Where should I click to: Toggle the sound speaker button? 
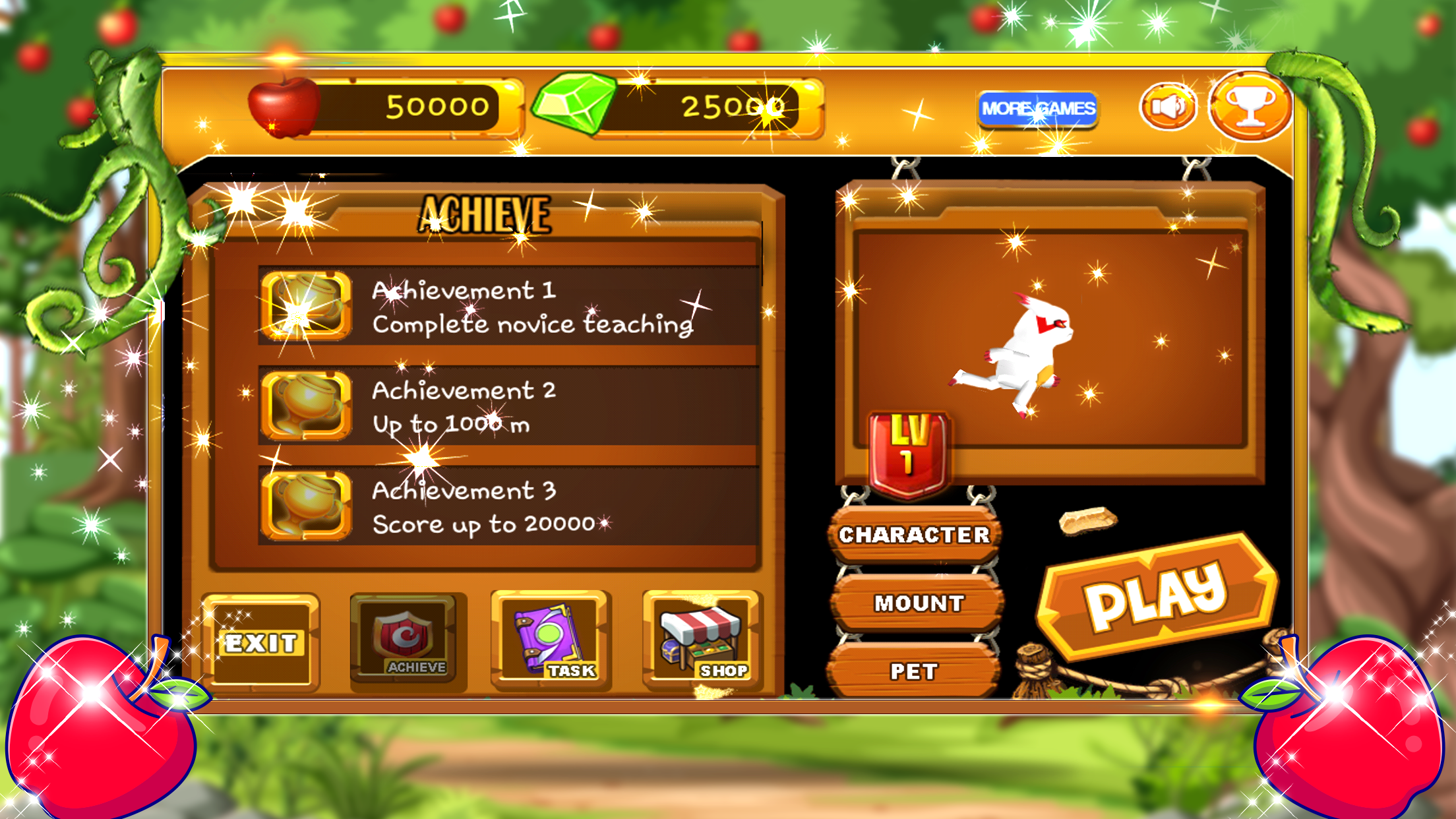click(x=1168, y=104)
